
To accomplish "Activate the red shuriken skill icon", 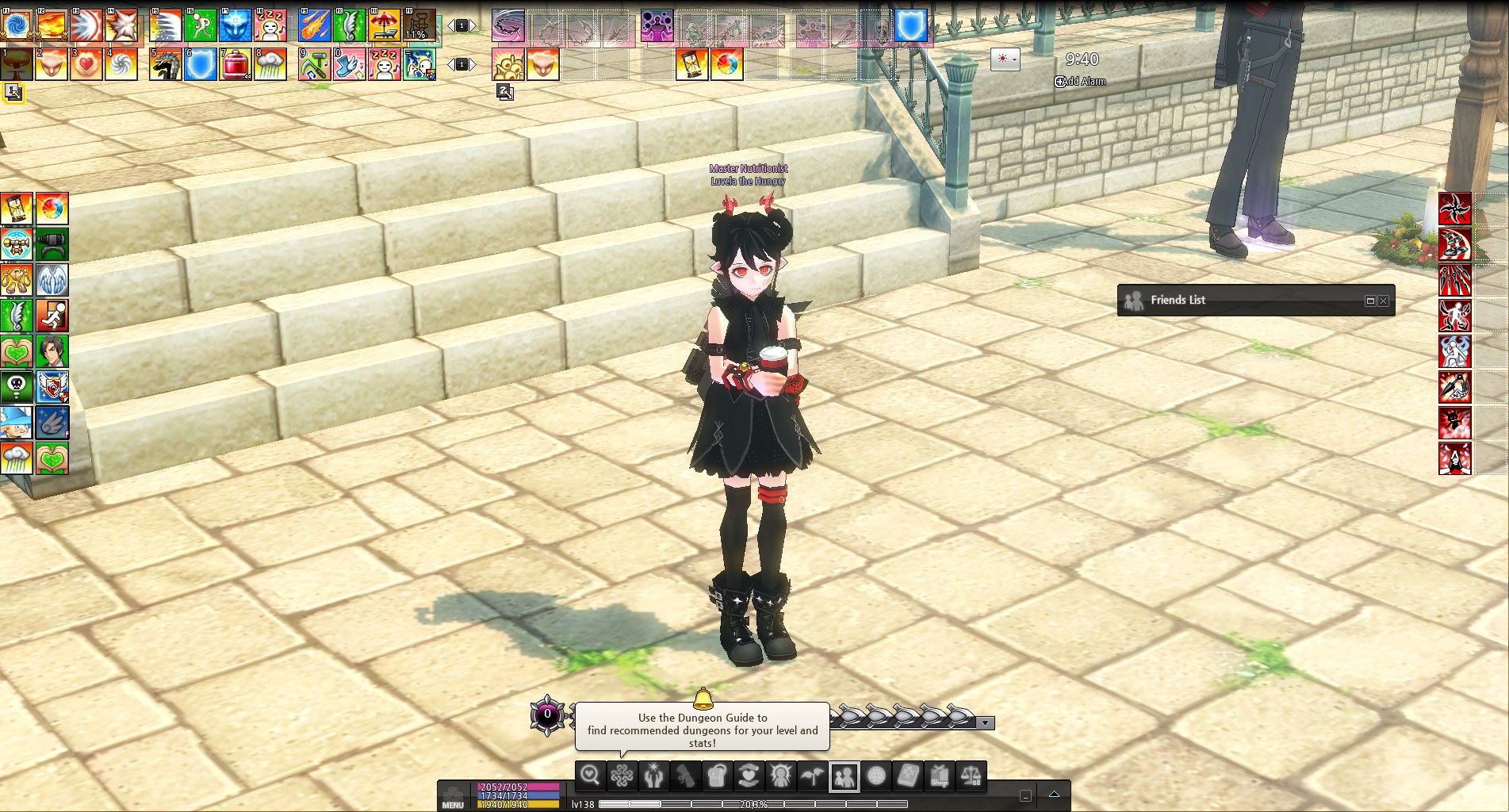I will pos(1455,209).
